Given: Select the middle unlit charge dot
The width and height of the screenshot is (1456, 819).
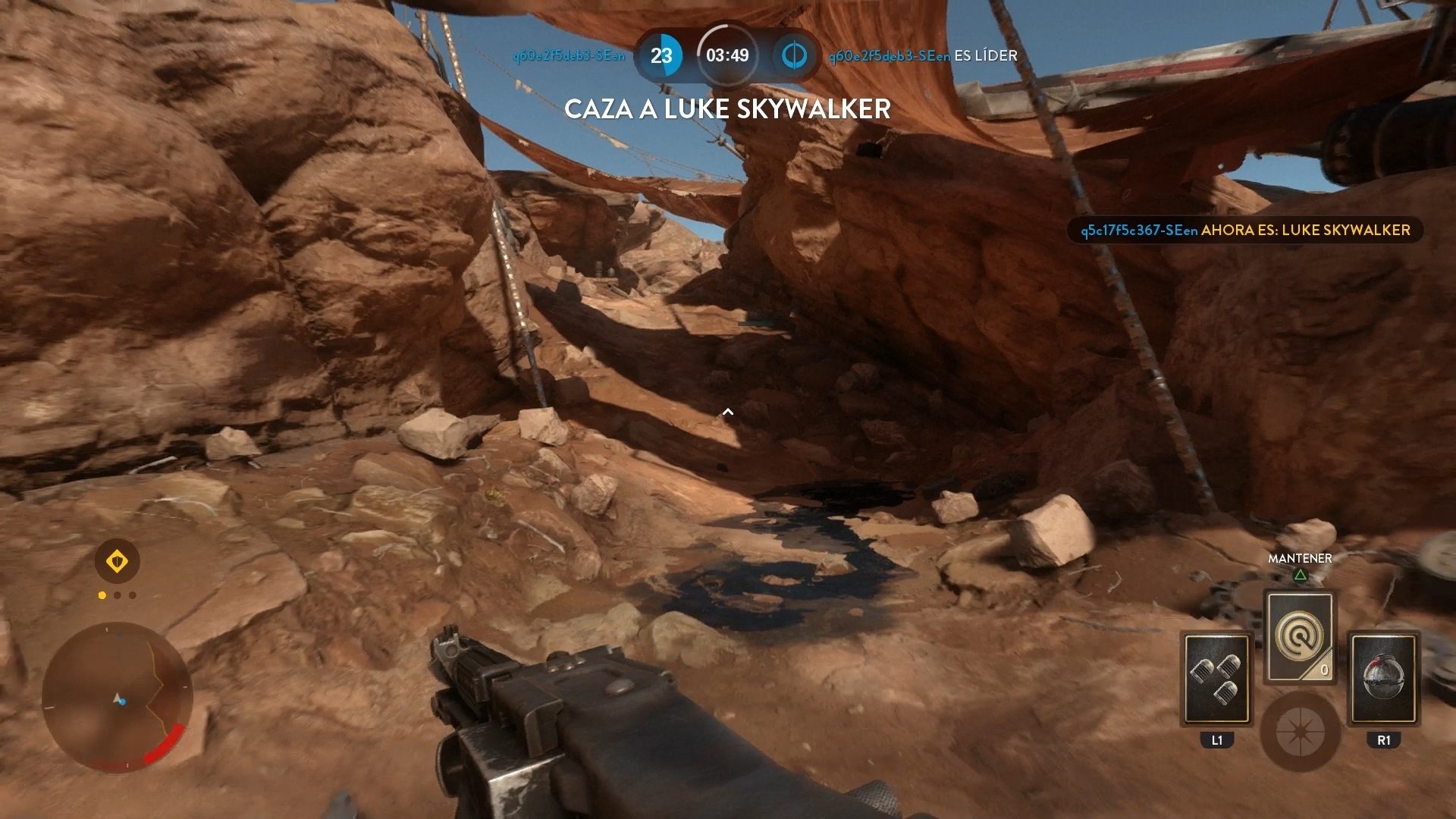Looking at the screenshot, I should (x=118, y=595).
